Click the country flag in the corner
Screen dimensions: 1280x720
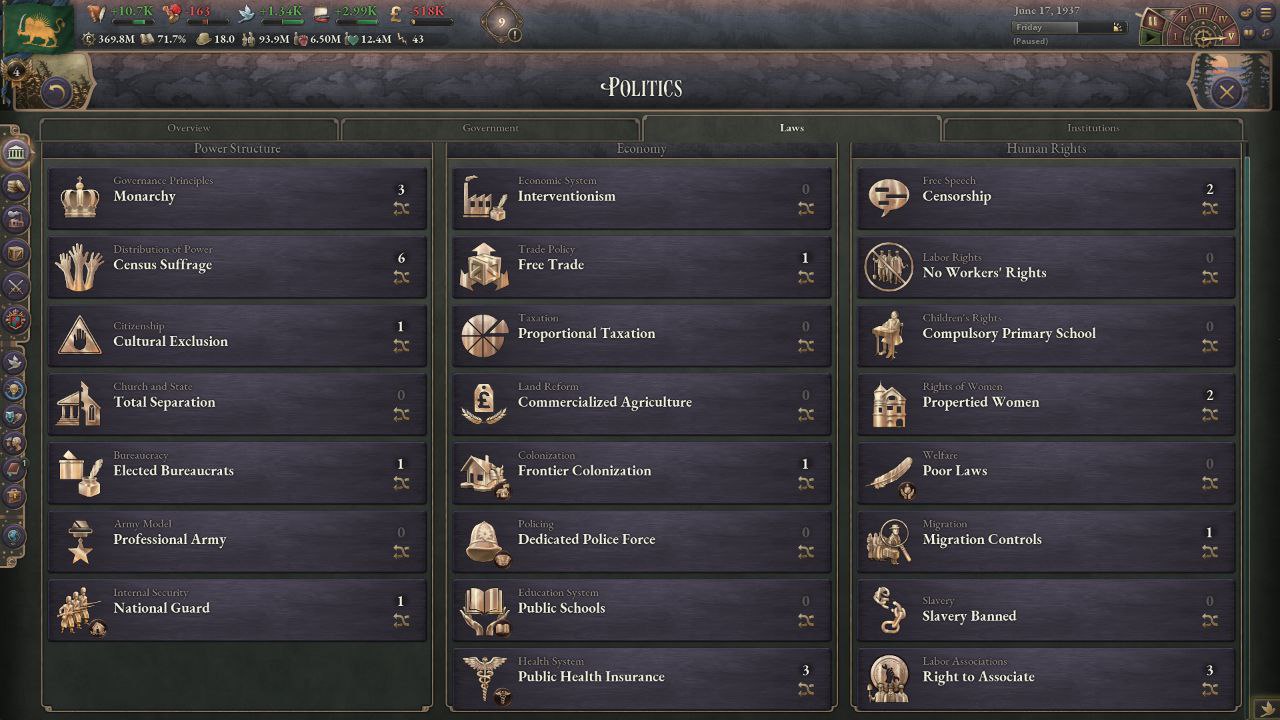point(38,27)
